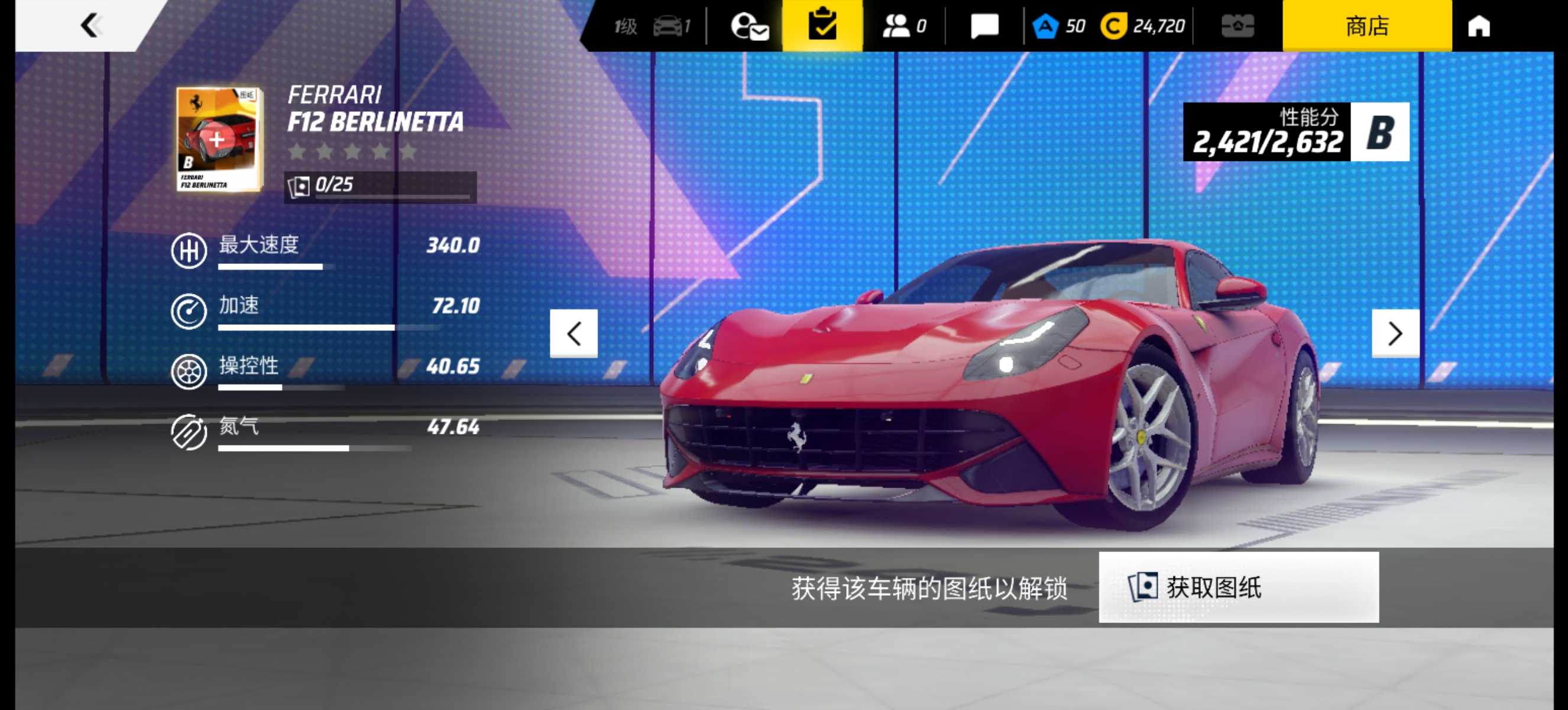The image size is (1568, 710).
Task: Tap the gold credits balance
Action: (1143, 26)
